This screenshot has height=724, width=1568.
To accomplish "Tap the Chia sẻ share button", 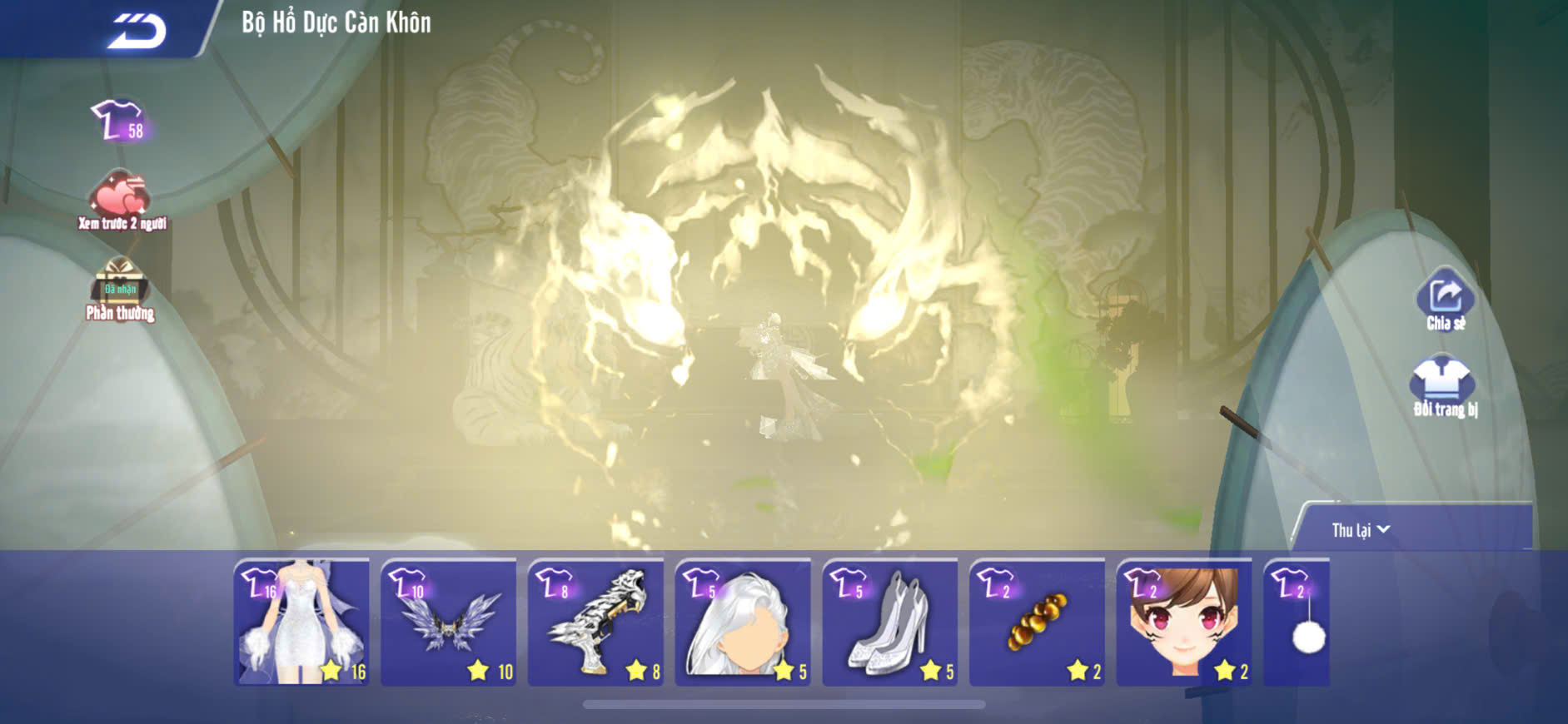I will pyautogui.click(x=1445, y=300).
